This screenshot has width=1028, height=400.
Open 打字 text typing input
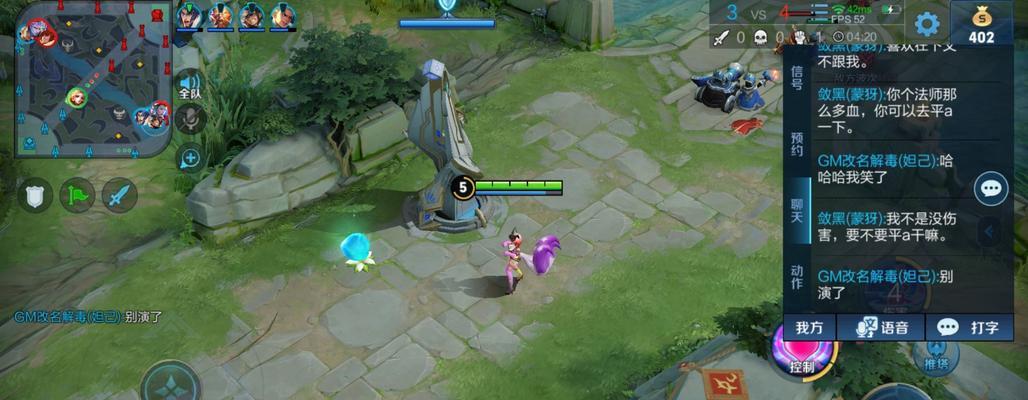(969, 327)
